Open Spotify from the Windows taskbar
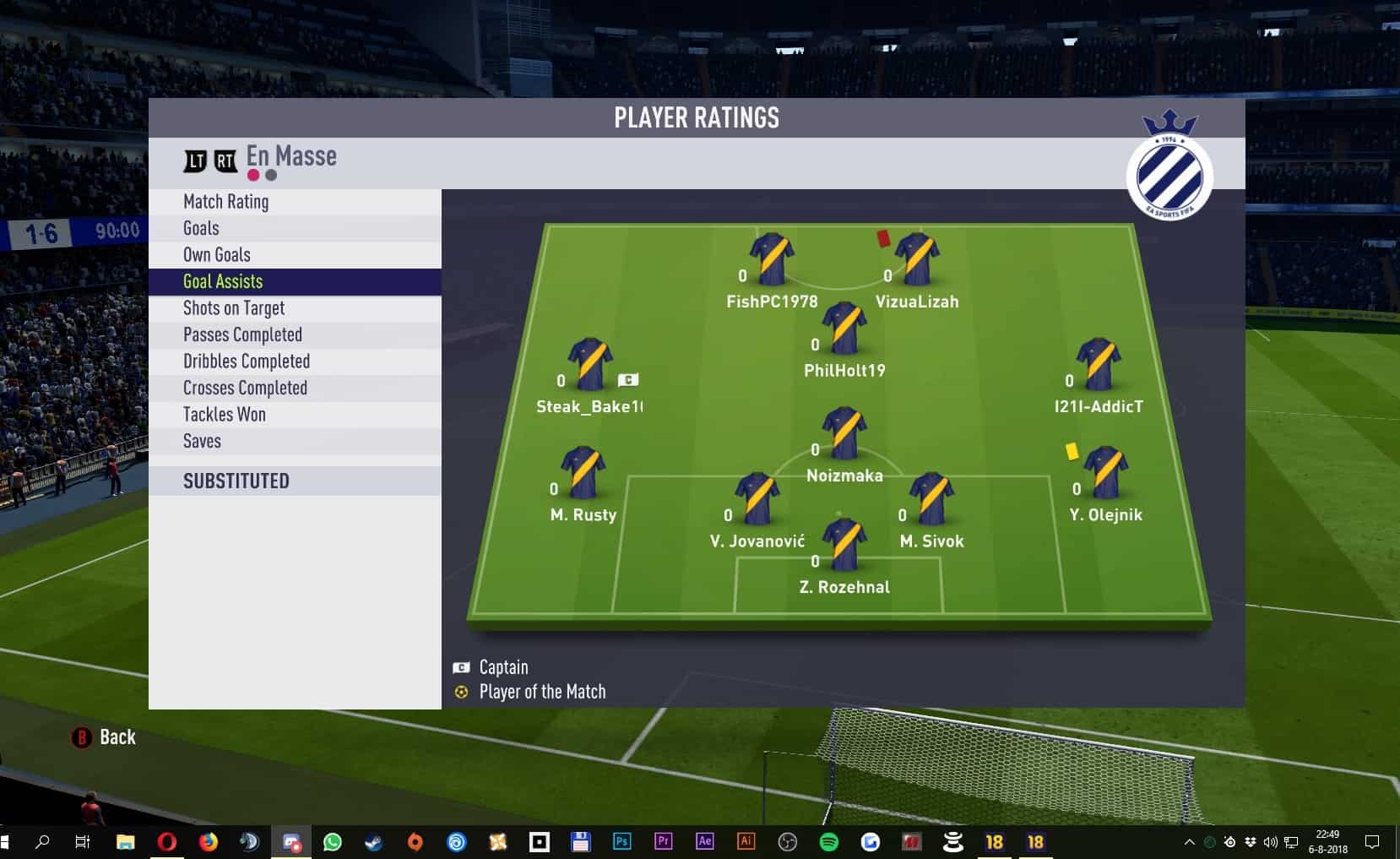 click(x=829, y=842)
